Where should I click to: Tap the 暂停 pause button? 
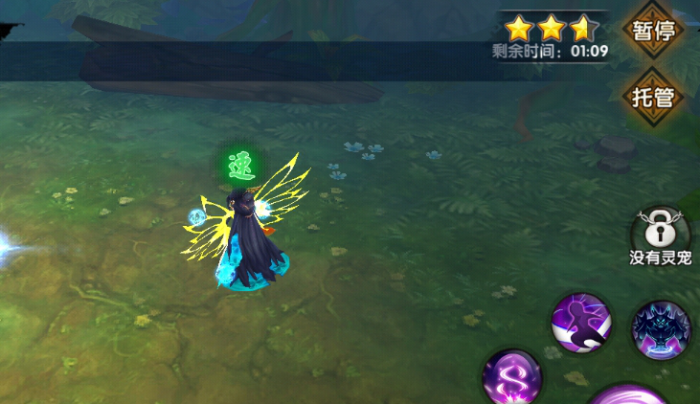tap(653, 31)
